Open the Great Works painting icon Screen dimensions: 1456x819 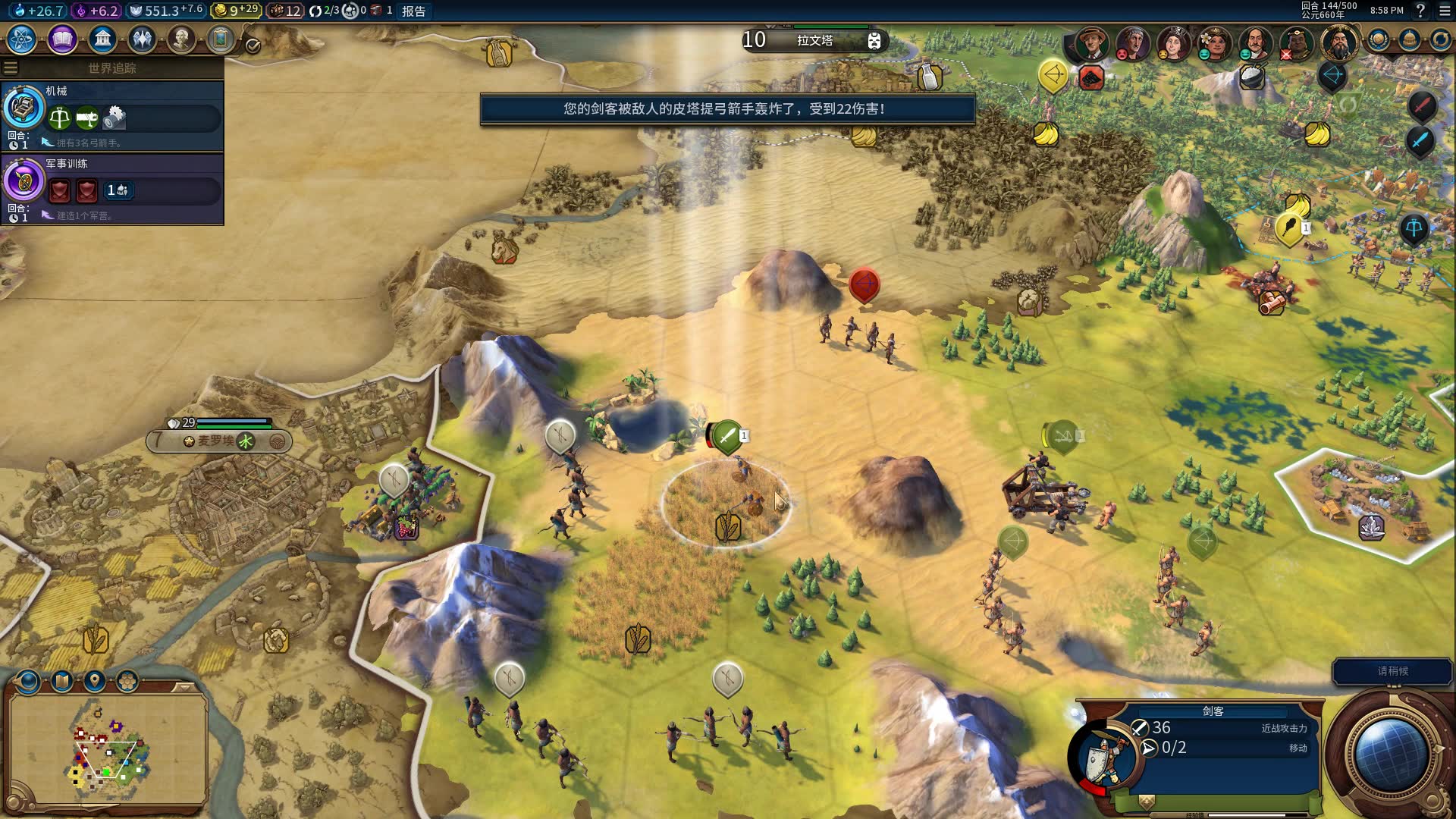pyautogui.click(x=221, y=39)
